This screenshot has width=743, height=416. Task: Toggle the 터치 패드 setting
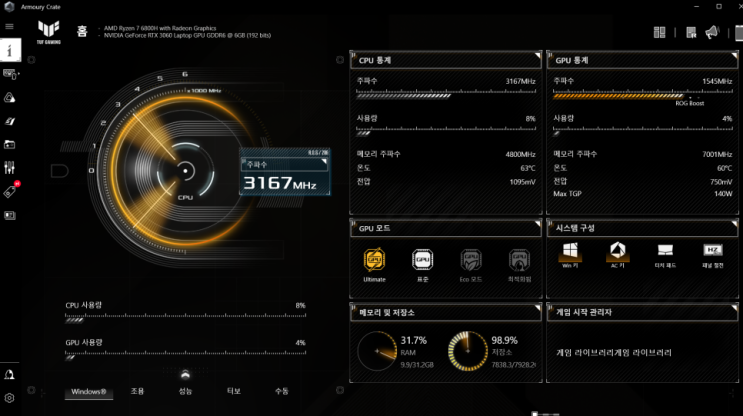tap(665, 251)
